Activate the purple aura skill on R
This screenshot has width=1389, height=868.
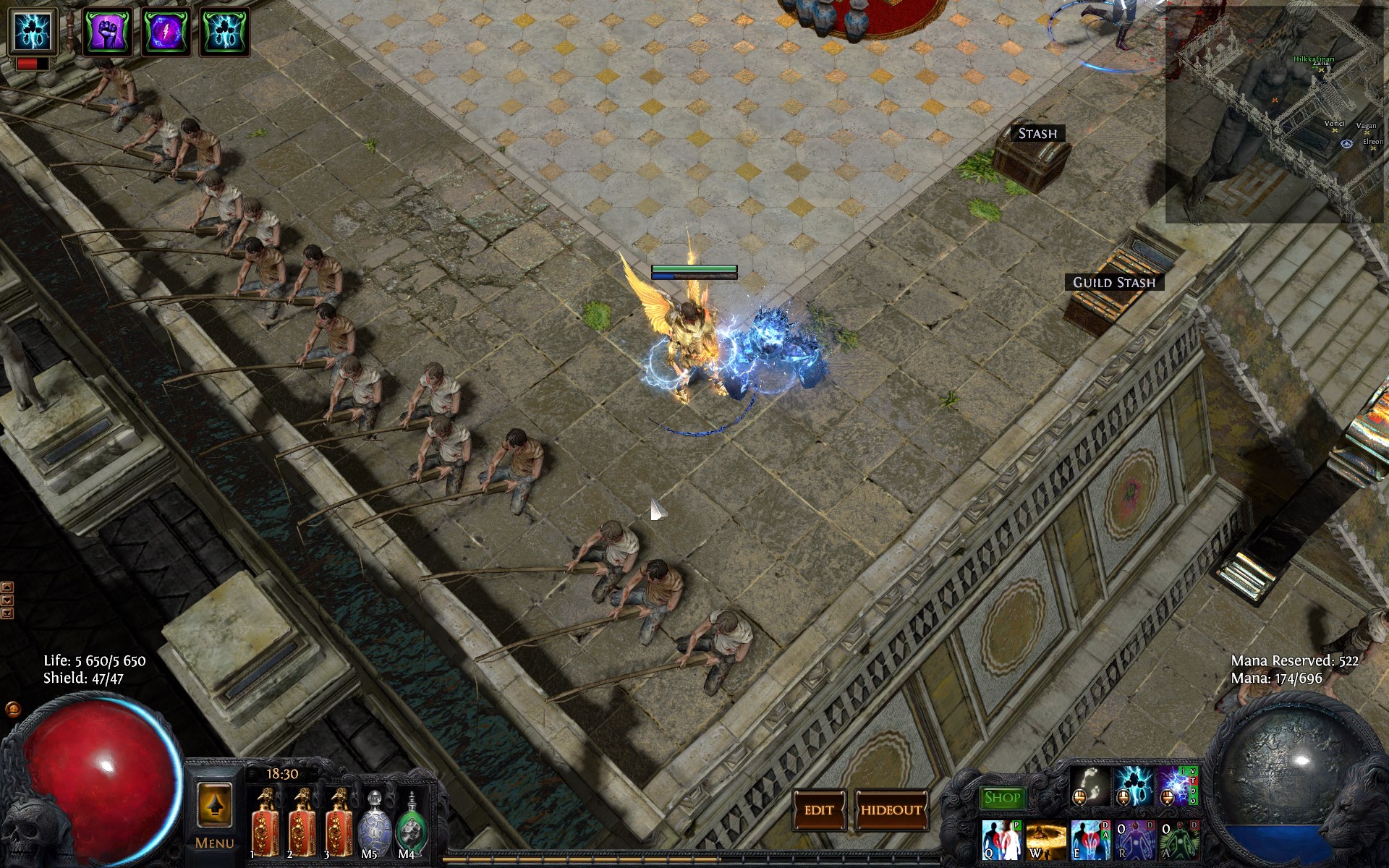pos(1134,841)
